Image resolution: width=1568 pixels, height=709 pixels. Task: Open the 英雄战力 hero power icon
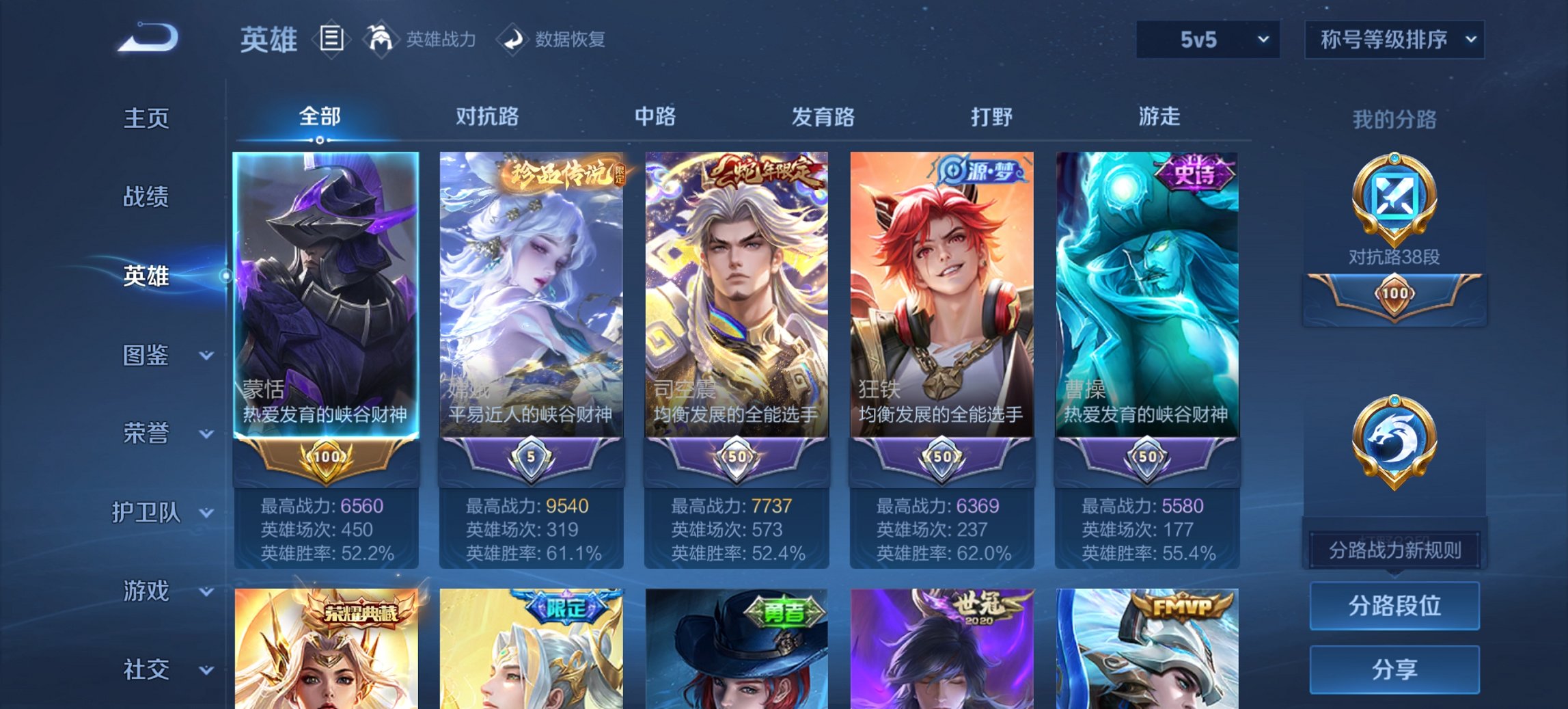[x=381, y=39]
